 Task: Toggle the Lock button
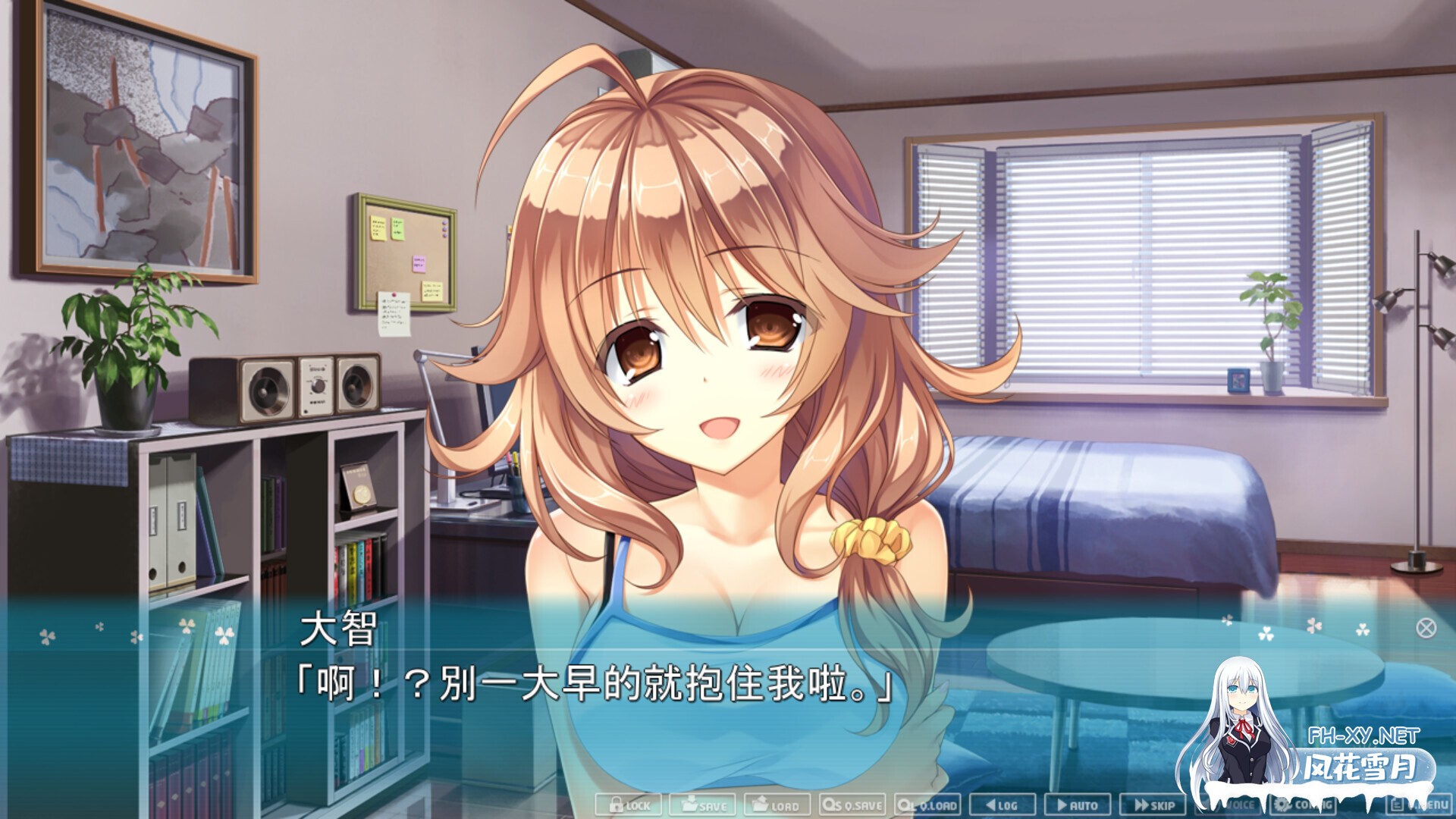coord(629,805)
